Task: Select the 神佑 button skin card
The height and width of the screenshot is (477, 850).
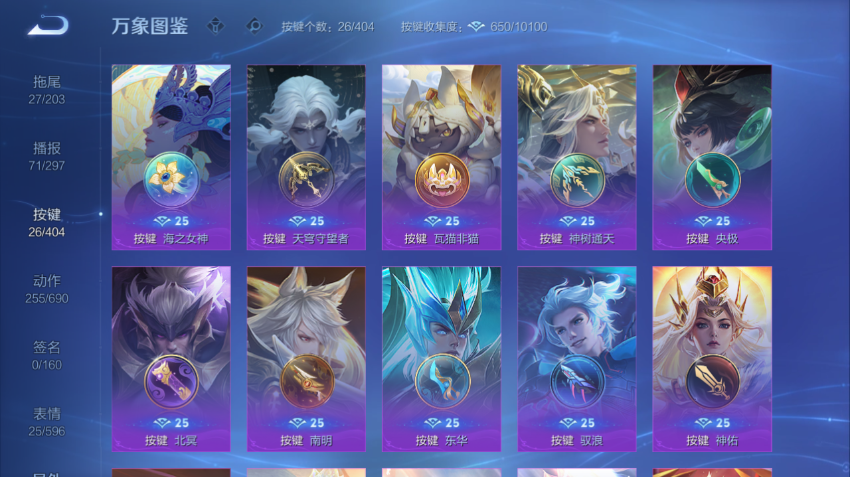Action: click(711, 358)
